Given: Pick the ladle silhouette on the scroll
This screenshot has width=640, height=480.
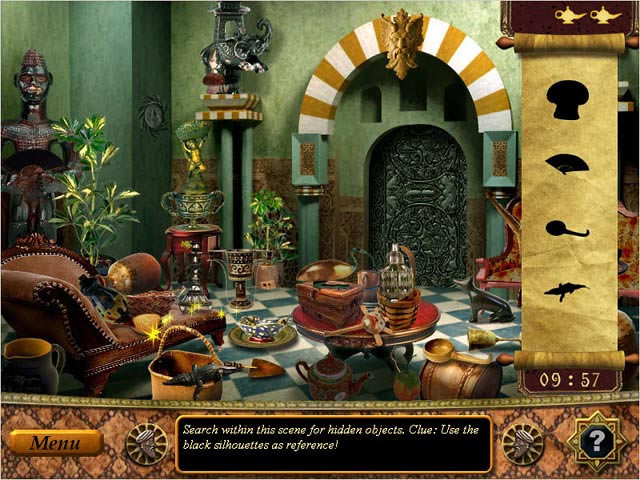Looking at the screenshot, I should point(565,228).
